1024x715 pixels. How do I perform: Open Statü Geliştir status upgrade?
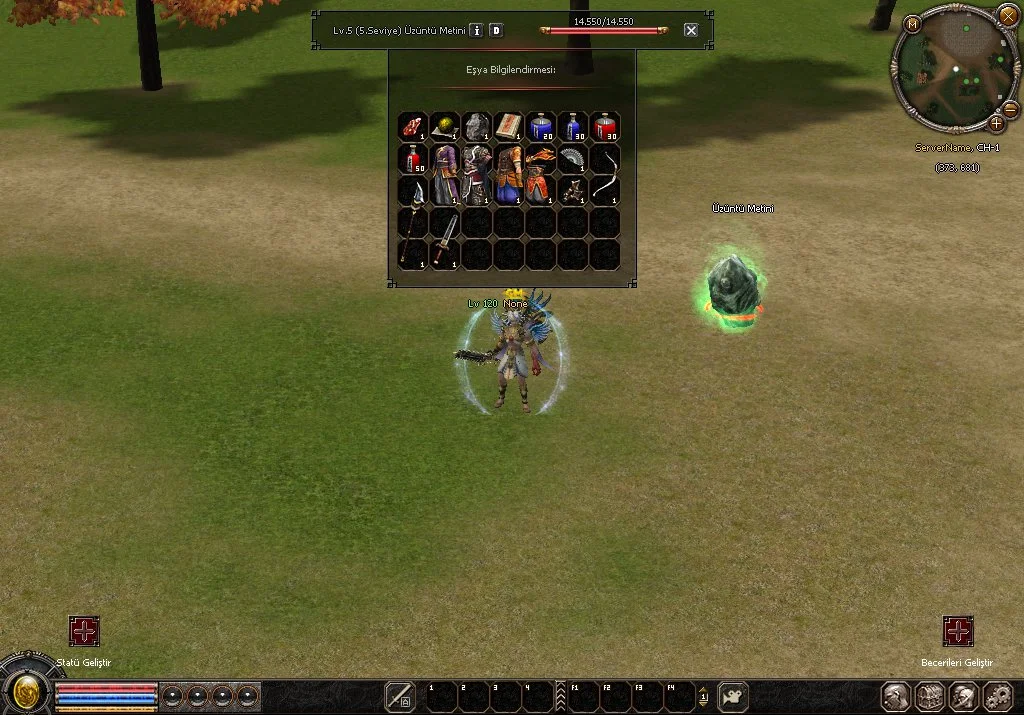84,631
